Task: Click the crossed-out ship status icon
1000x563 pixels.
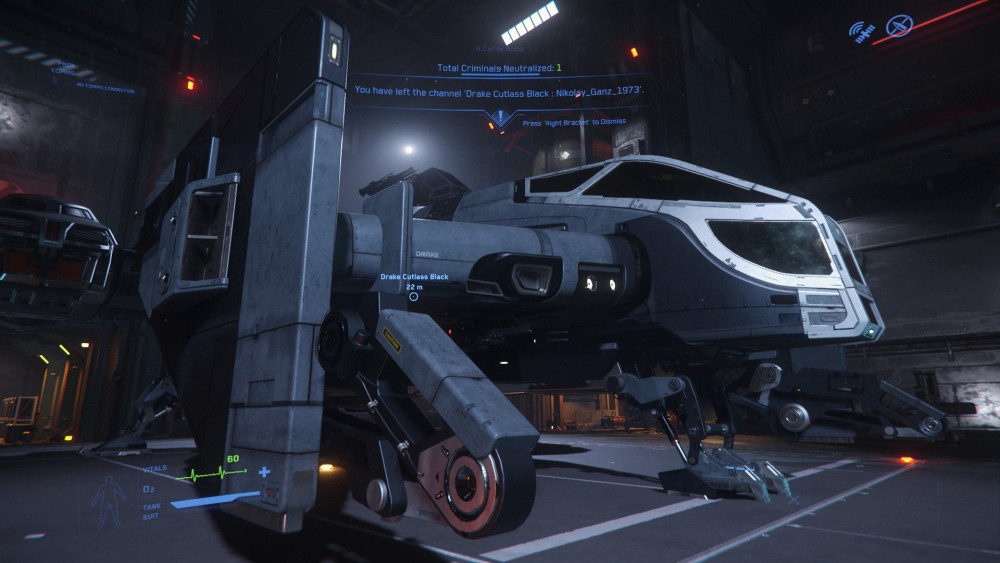Action: click(899, 26)
